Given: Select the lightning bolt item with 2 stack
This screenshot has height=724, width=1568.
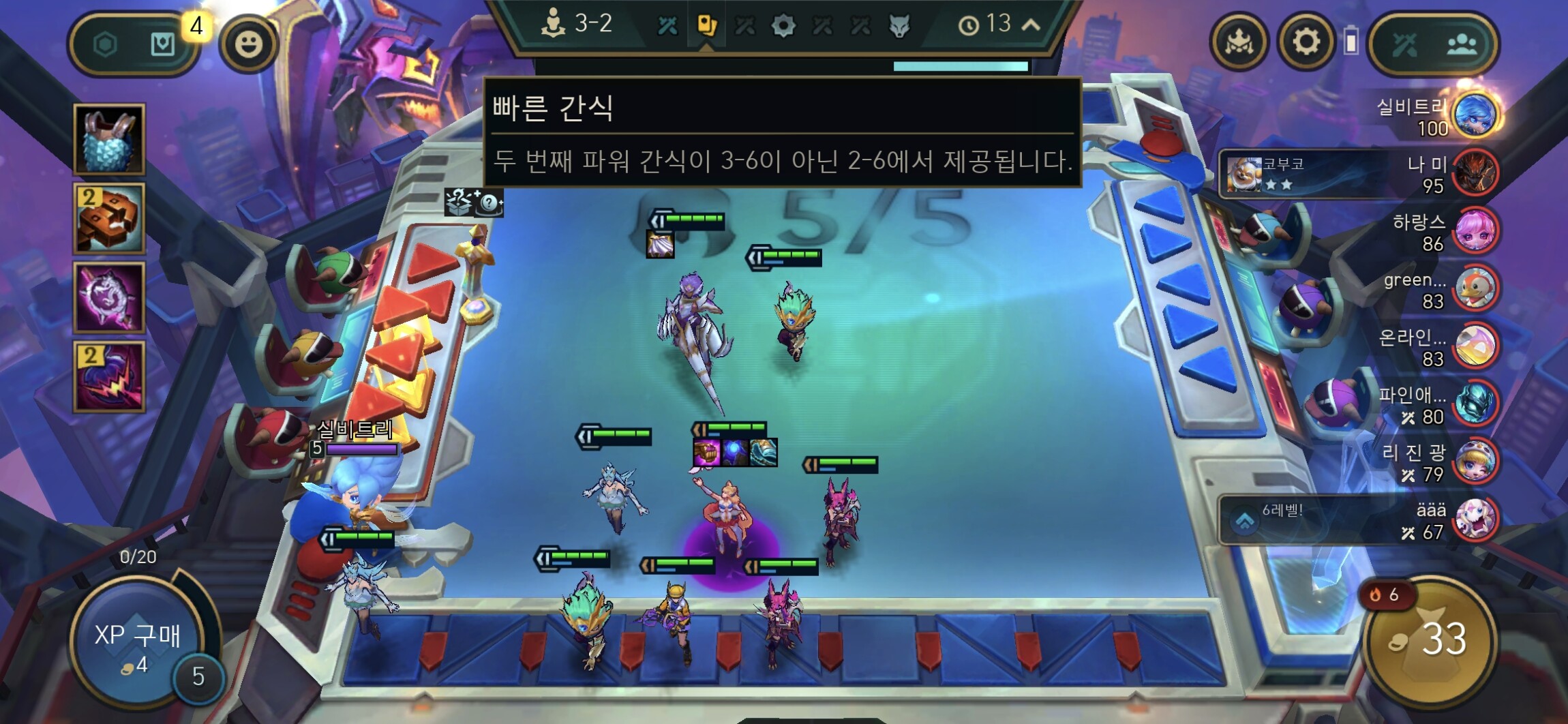Looking at the screenshot, I should pos(109,376).
